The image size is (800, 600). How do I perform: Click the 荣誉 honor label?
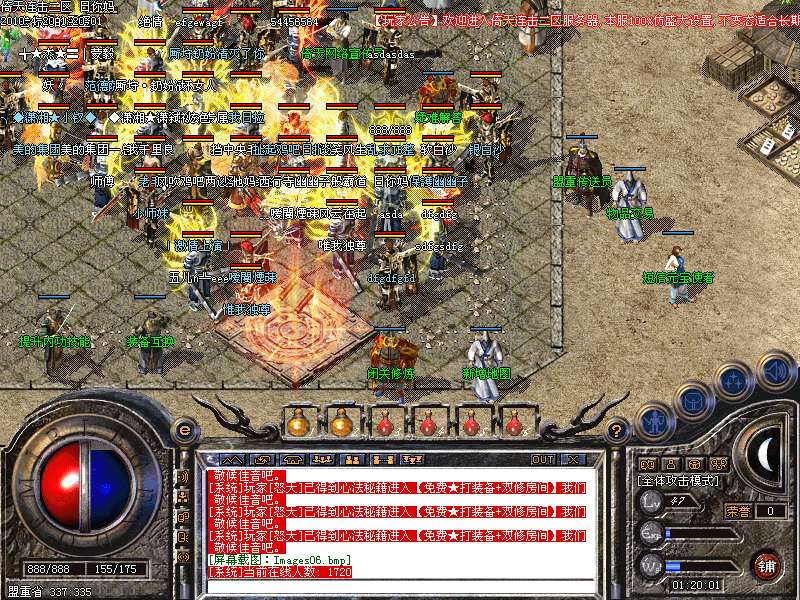tap(738, 511)
